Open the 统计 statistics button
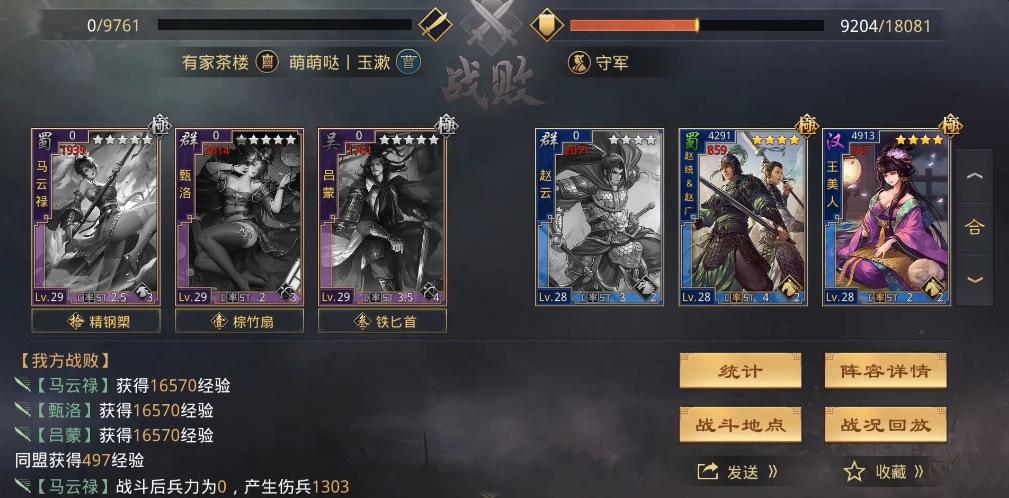Screen dimensions: 1009x498 tap(740, 371)
